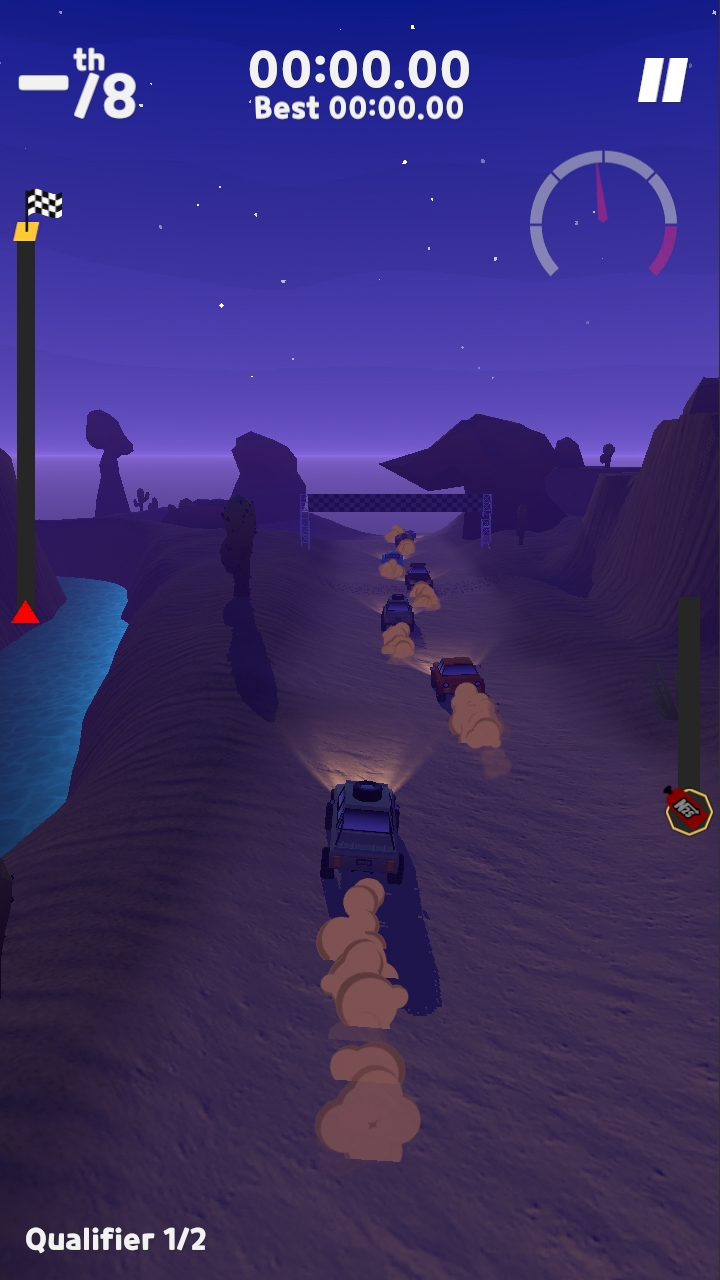Pause the race with the pause button
The width and height of the screenshot is (720, 1280).
tap(663, 80)
